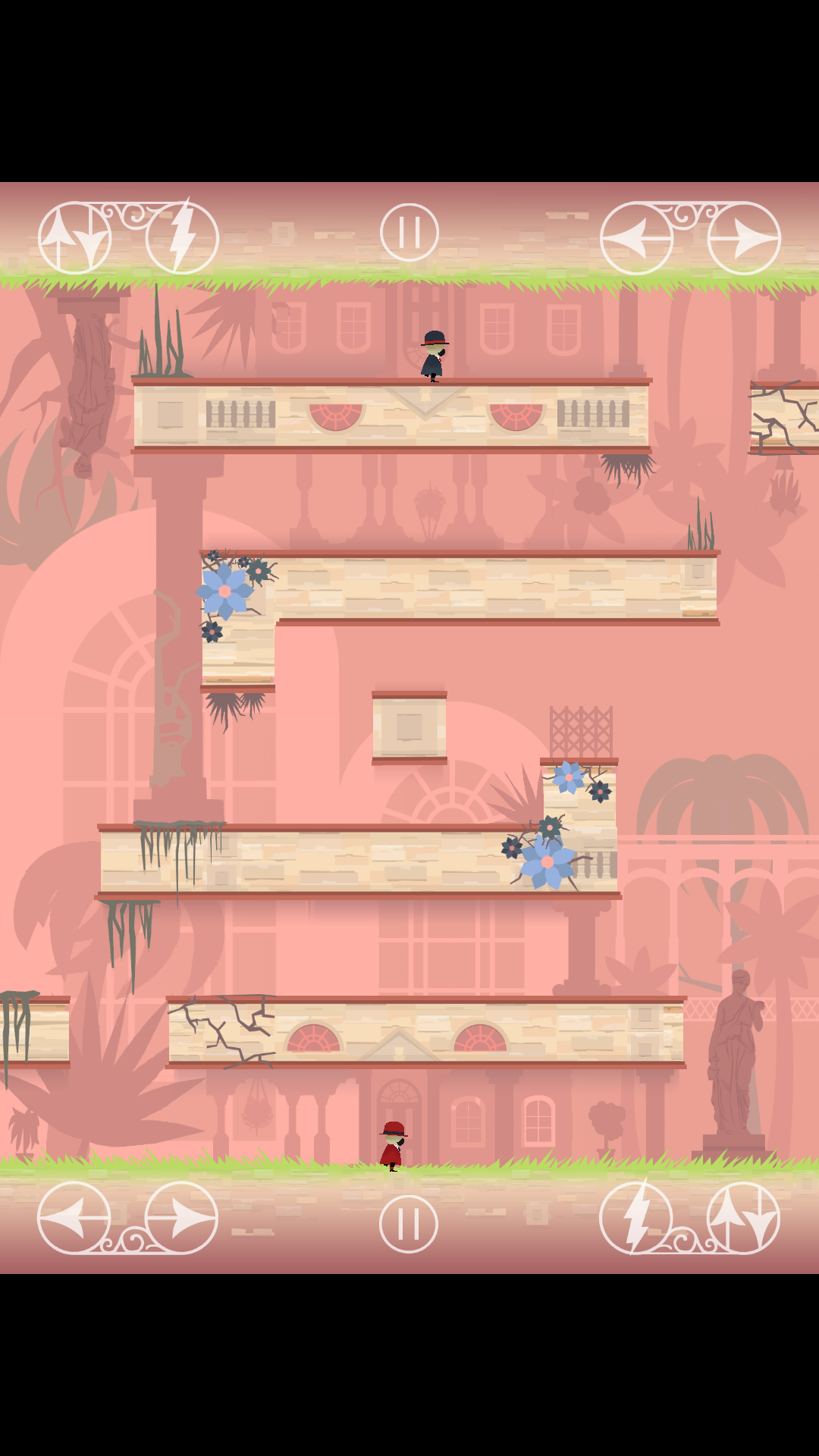Screen dimensions: 819x1456
Task: Move the red-coat player right
Action: pyautogui.click(x=181, y=1218)
